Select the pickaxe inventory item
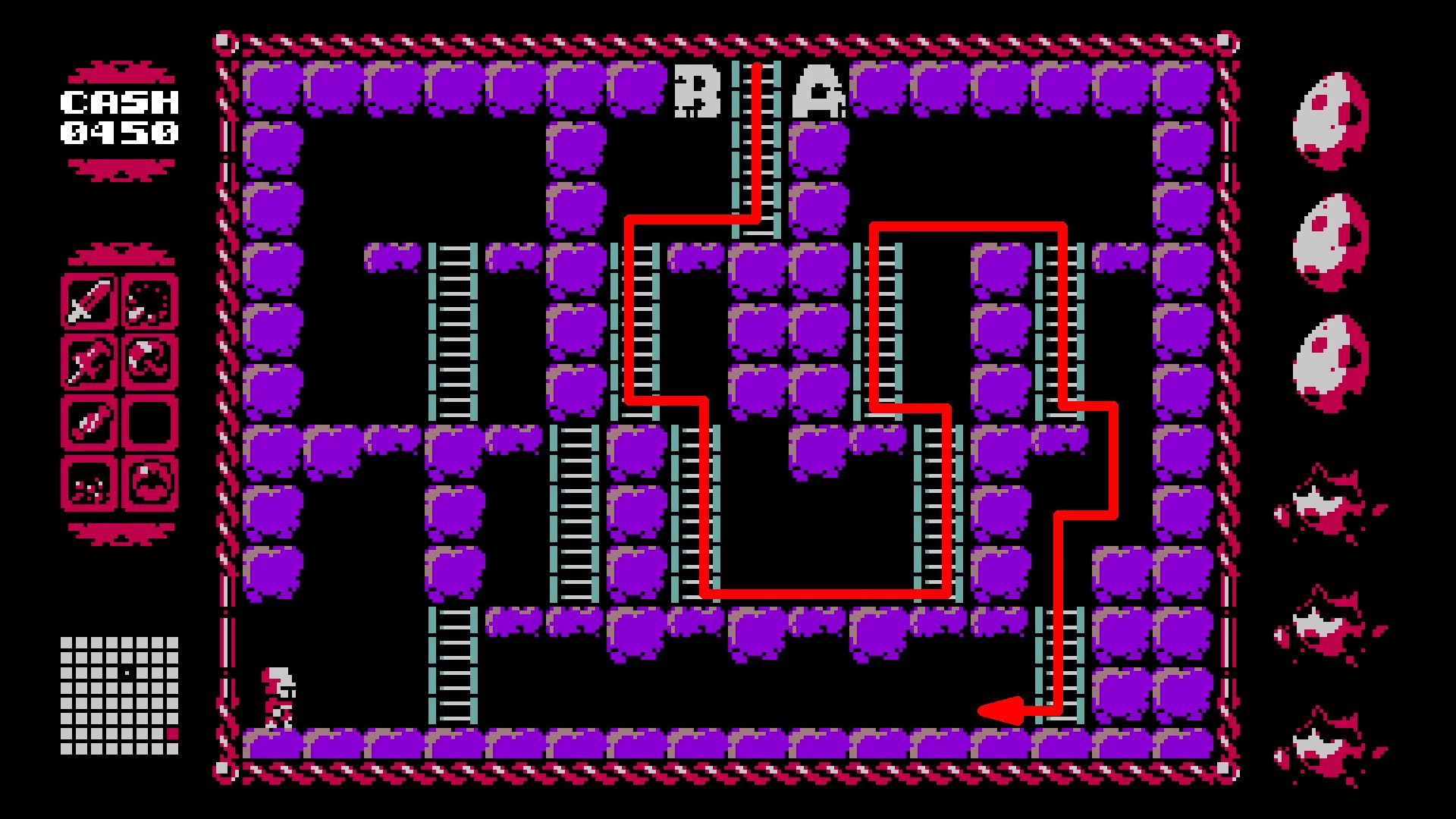 click(x=89, y=361)
